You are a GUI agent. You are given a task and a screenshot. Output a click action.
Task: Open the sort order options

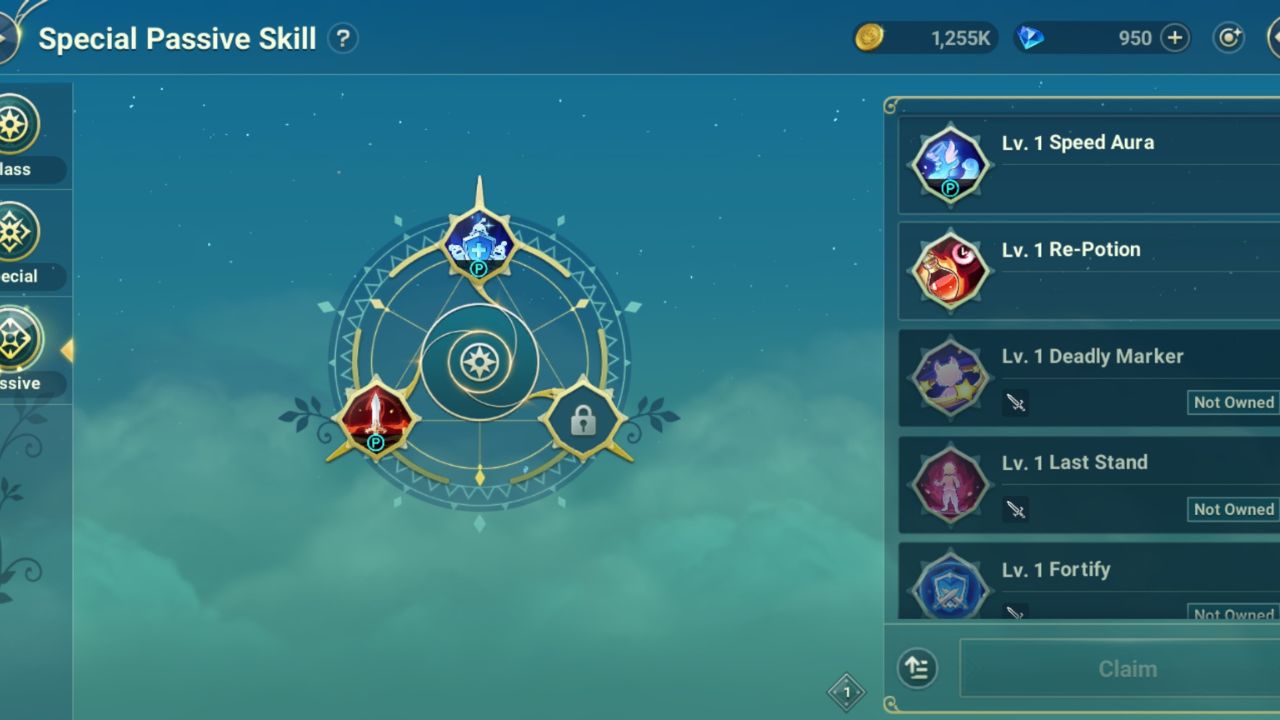916,668
